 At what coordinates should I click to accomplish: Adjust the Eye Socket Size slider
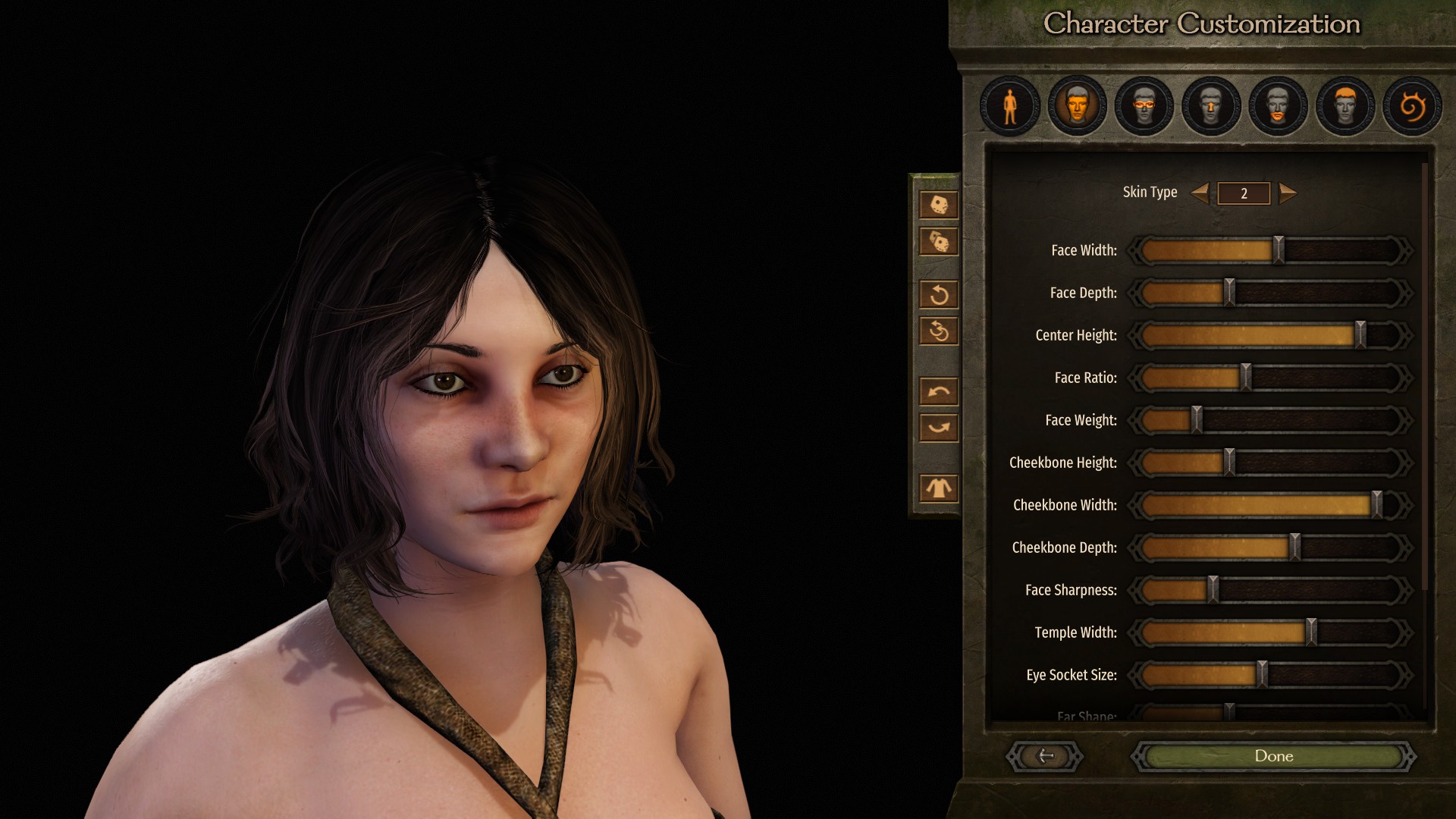click(1262, 675)
